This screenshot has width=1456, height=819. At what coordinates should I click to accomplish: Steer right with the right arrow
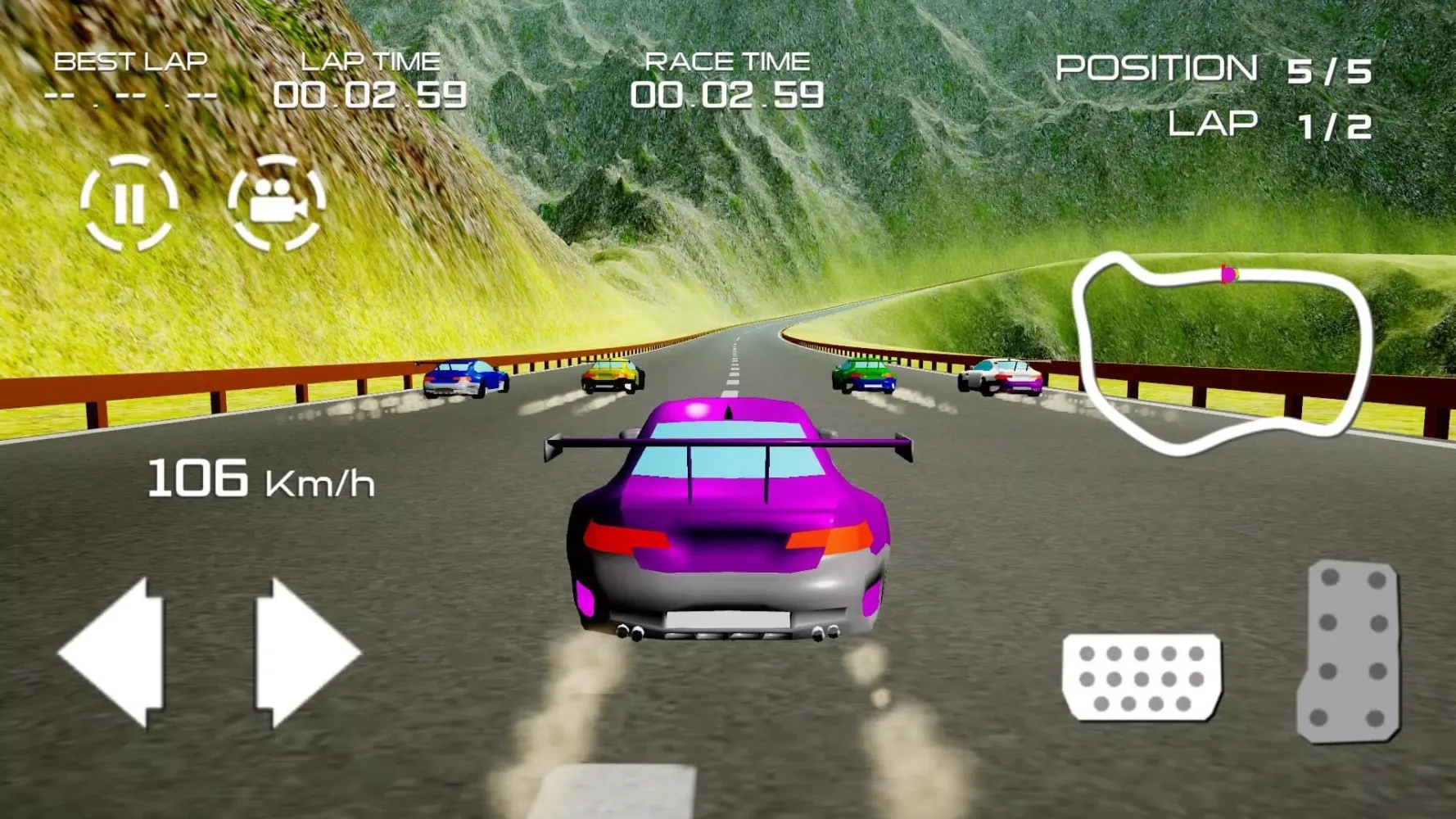(303, 653)
